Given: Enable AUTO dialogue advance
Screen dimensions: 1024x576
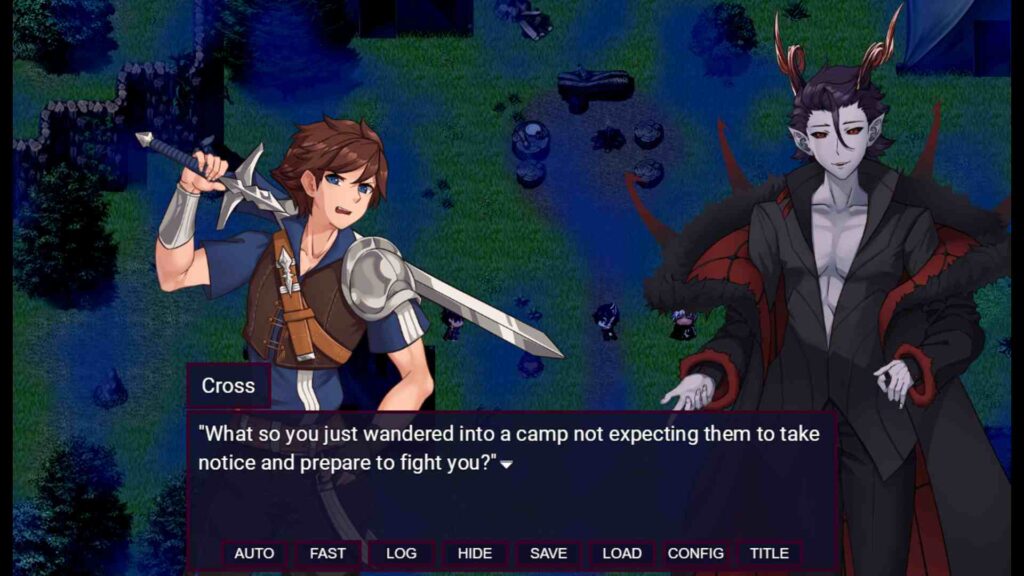Looking at the screenshot, I should (254, 553).
